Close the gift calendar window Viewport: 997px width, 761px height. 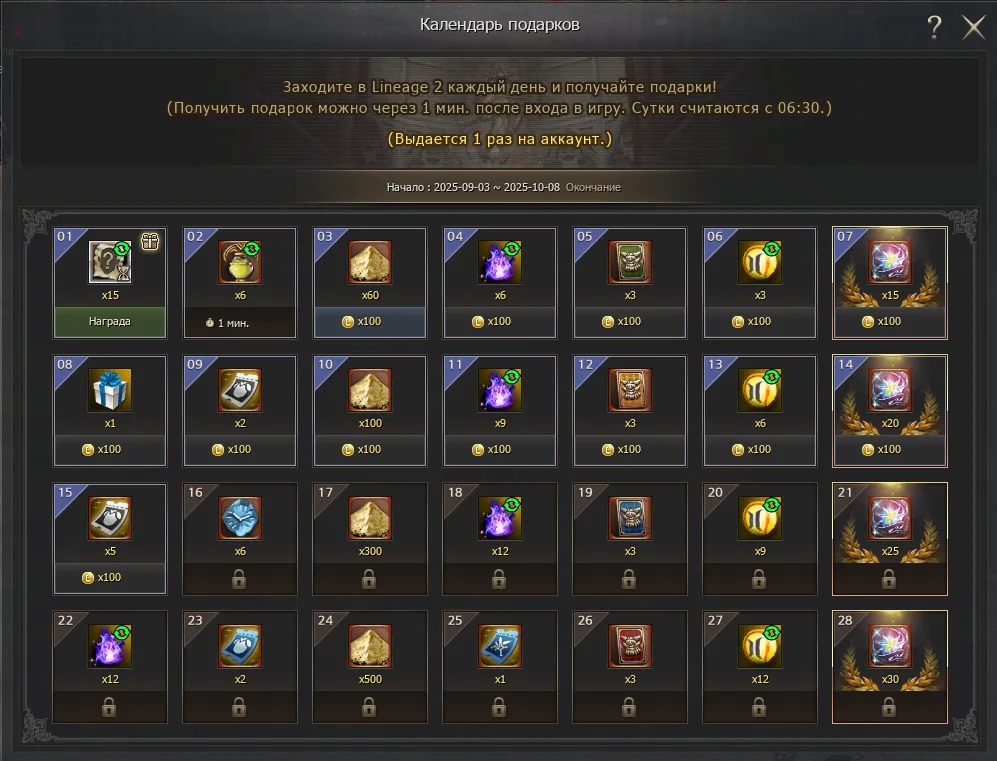point(973,27)
